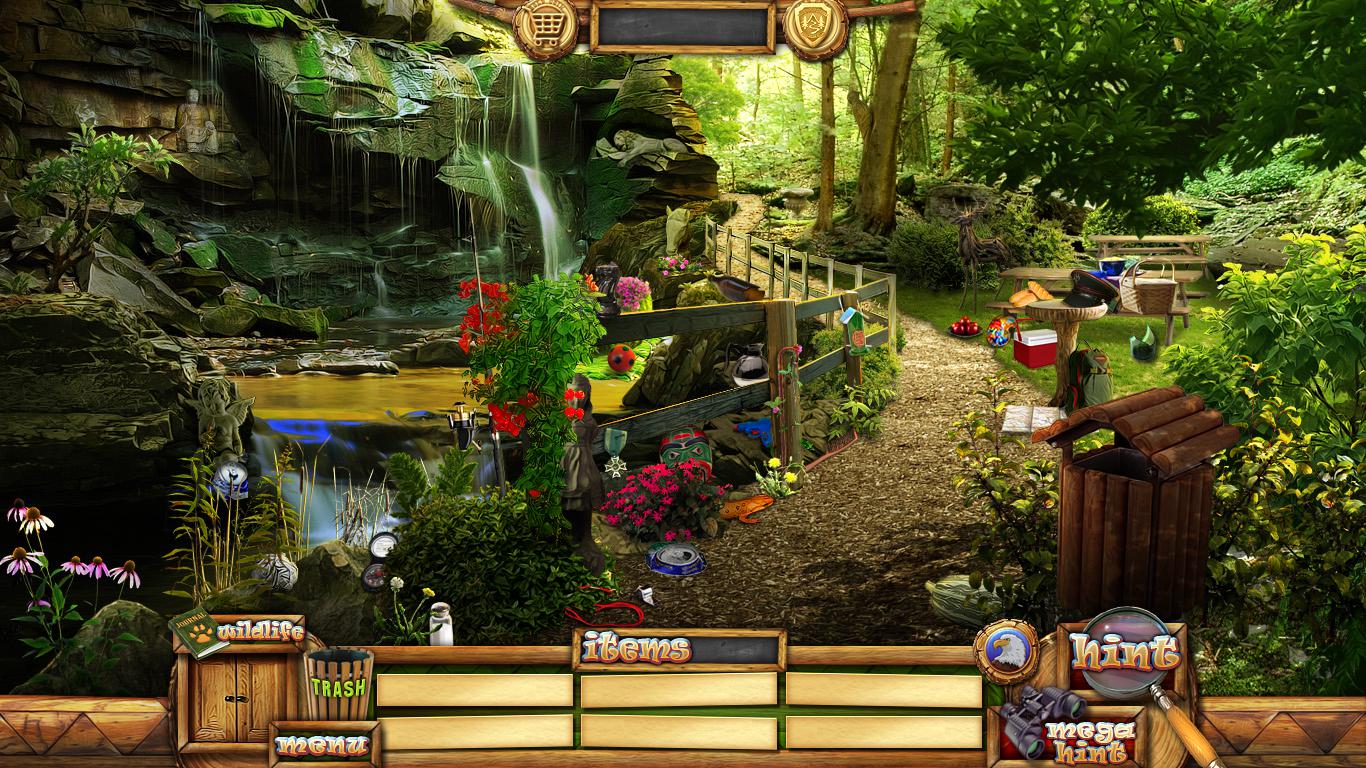
Task: Click the eagle medallion icon
Action: coord(1006,652)
